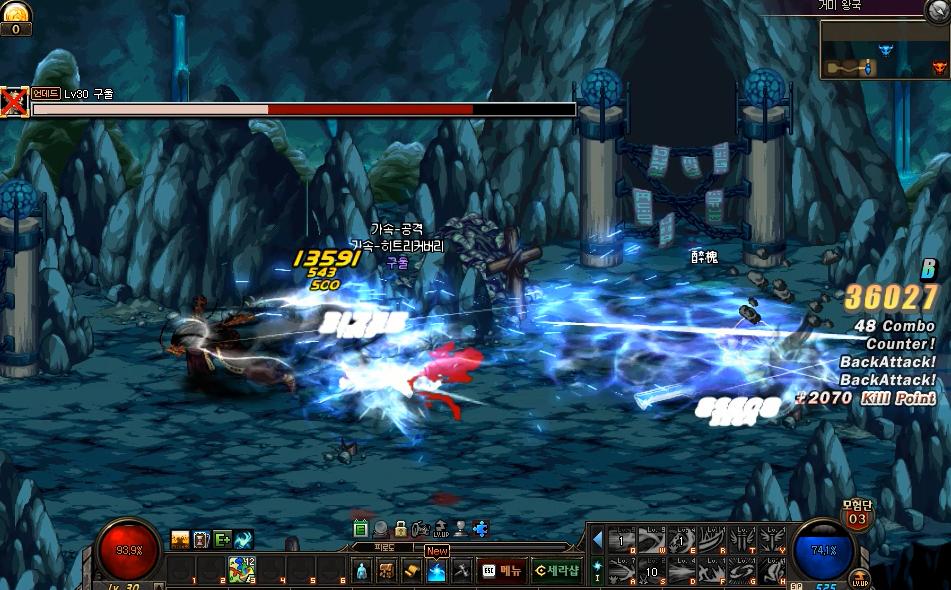Click the blue arrow beside the skill bar
Screen dimensions: 951x590
tap(598, 540)
